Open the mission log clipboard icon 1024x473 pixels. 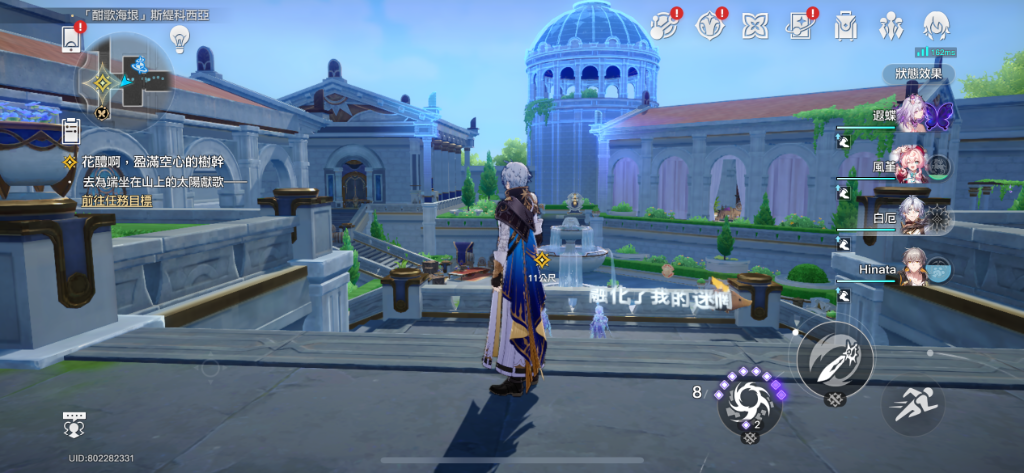(x=71, y=130)
